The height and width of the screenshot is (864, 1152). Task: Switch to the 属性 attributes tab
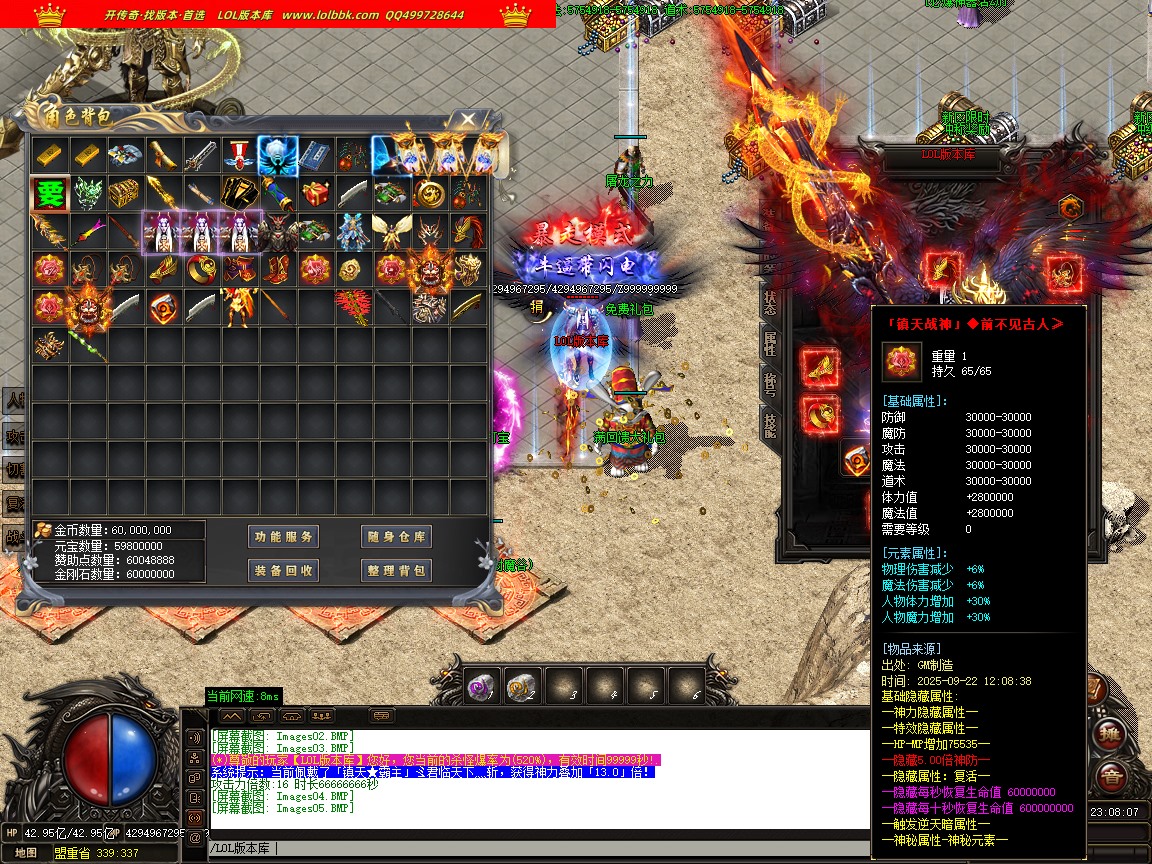coord(770,344)
